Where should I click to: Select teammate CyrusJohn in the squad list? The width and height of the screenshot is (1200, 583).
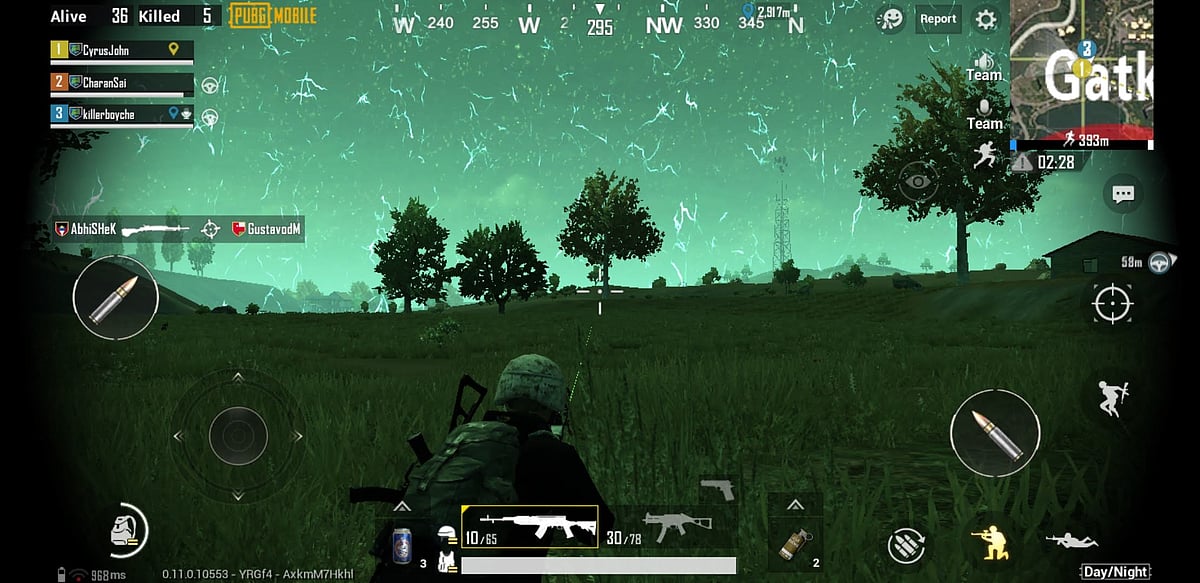pyautogui.click(x=120, y=49)
